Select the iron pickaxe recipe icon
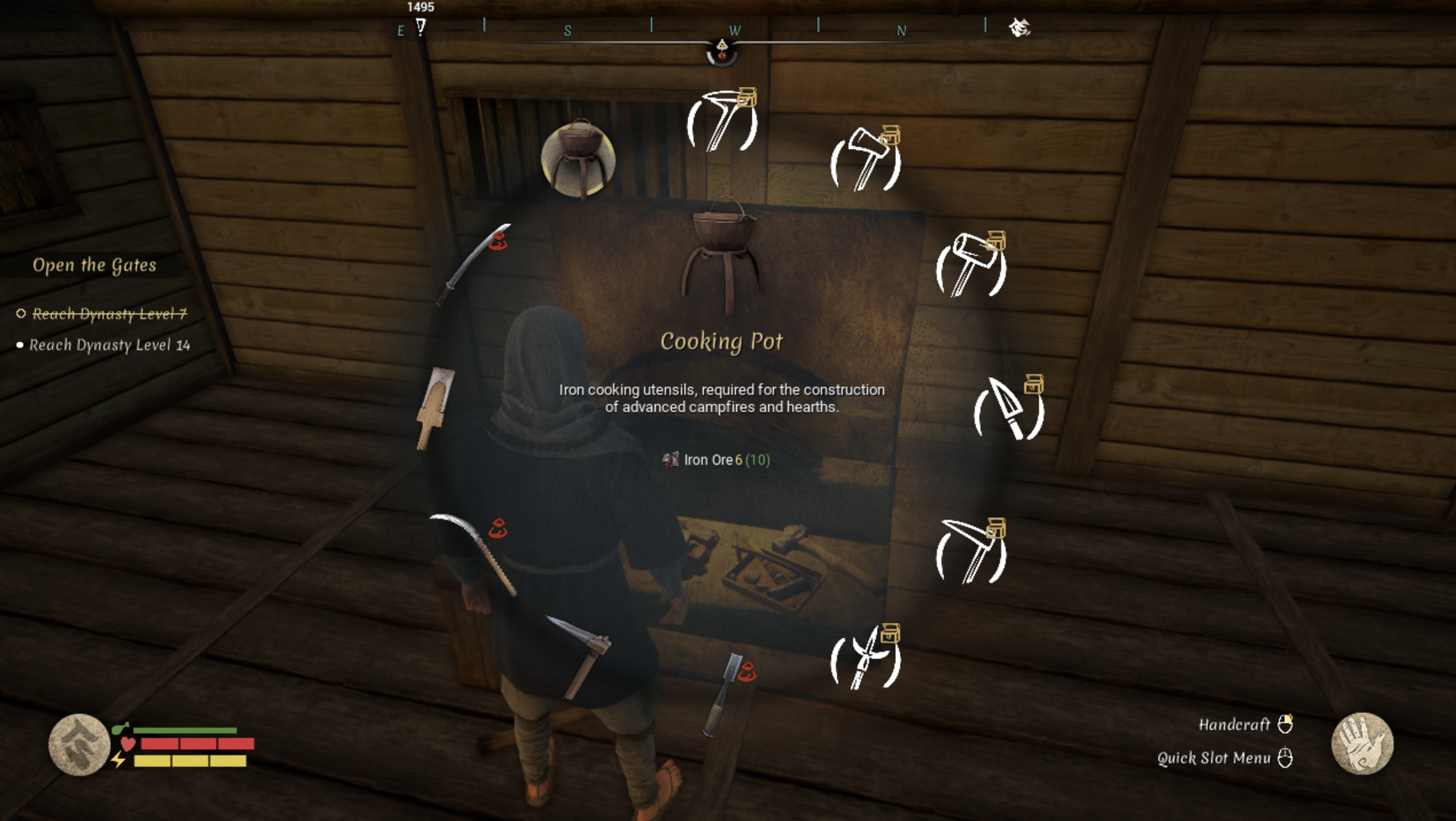1456x821 pixels. click(970, 552)
